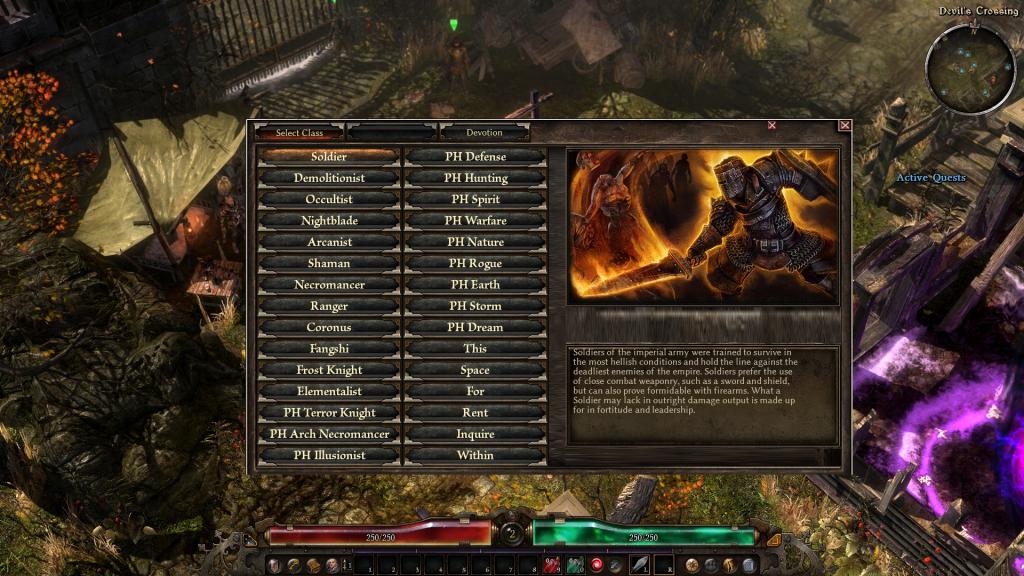Pick the Necromancer class
Image resolution: width=1024 pixels, height=576 pixels.
(x=329, y=285)
